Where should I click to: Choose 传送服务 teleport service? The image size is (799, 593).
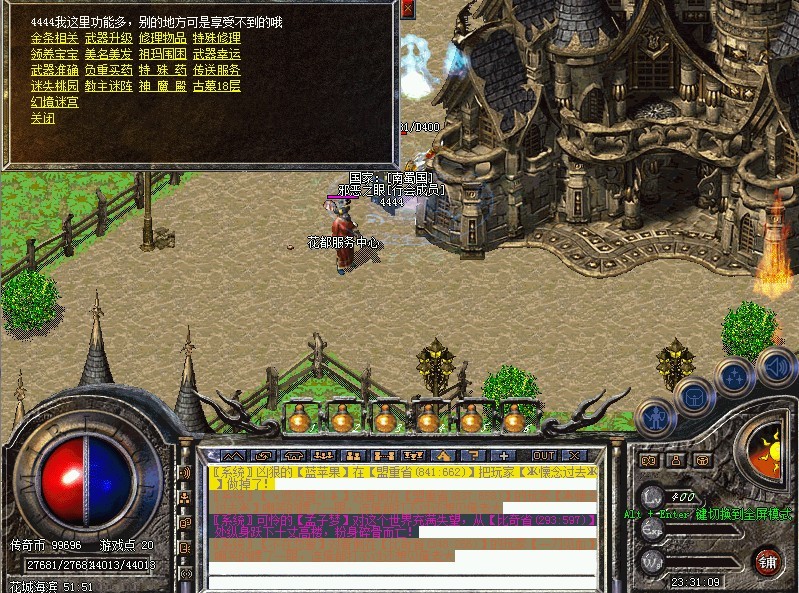click(216, 70)
